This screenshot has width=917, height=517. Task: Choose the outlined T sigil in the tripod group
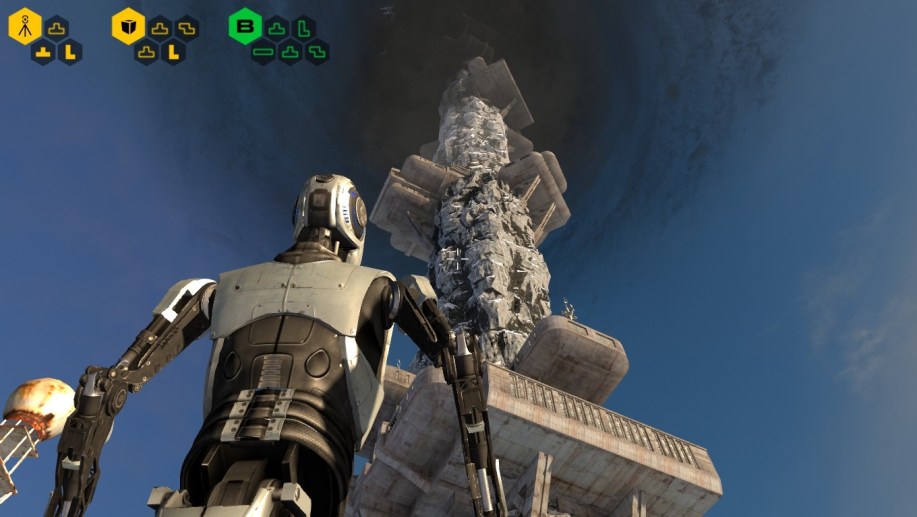tap(56, 28)
